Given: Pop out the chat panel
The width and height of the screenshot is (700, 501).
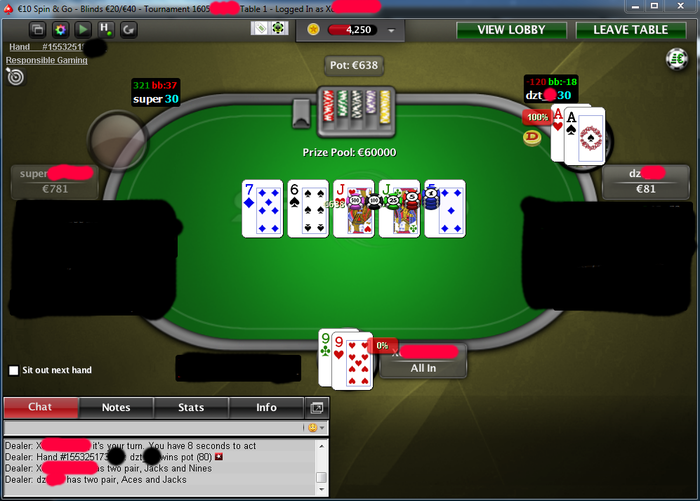Looking at the screenshot, I should (x=317, y=408).
